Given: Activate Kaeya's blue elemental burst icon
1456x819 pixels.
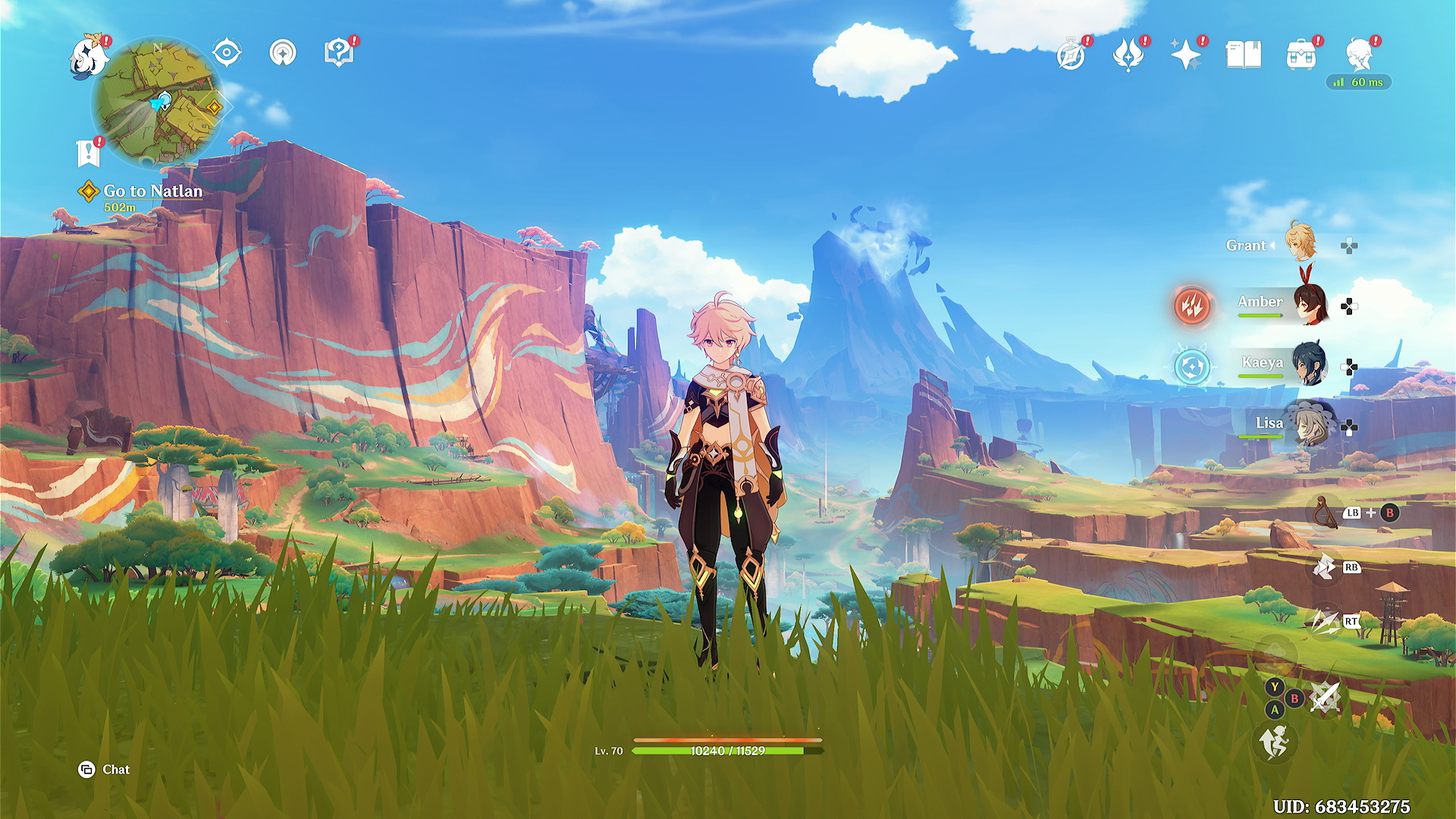Looking at the screenshot, I should tap(1192, 368).
